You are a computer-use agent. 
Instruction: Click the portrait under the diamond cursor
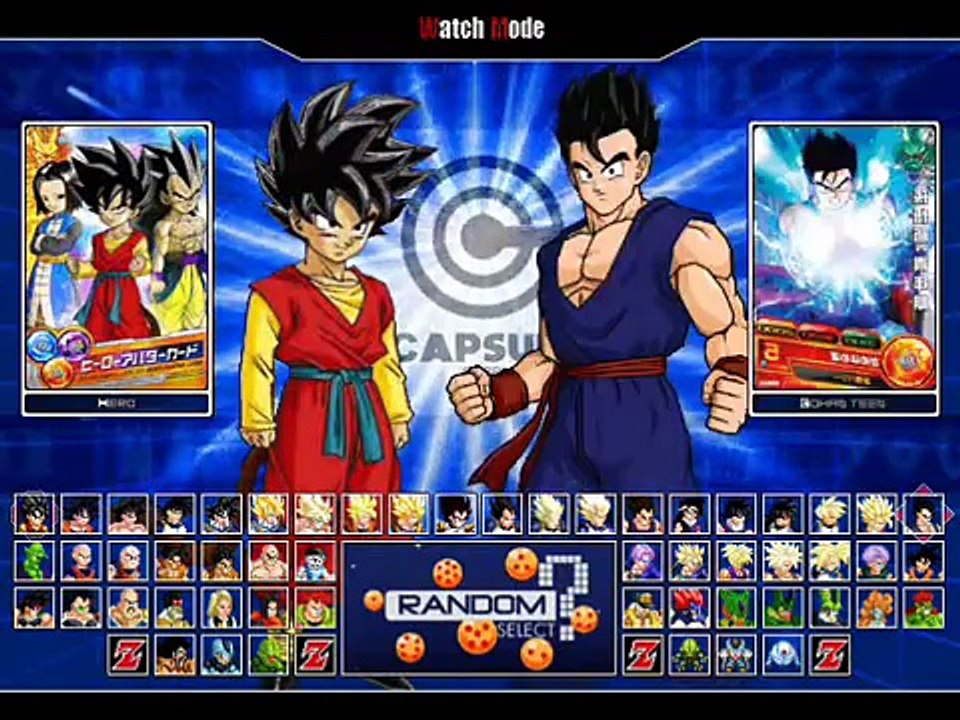[x=924, y=514]
